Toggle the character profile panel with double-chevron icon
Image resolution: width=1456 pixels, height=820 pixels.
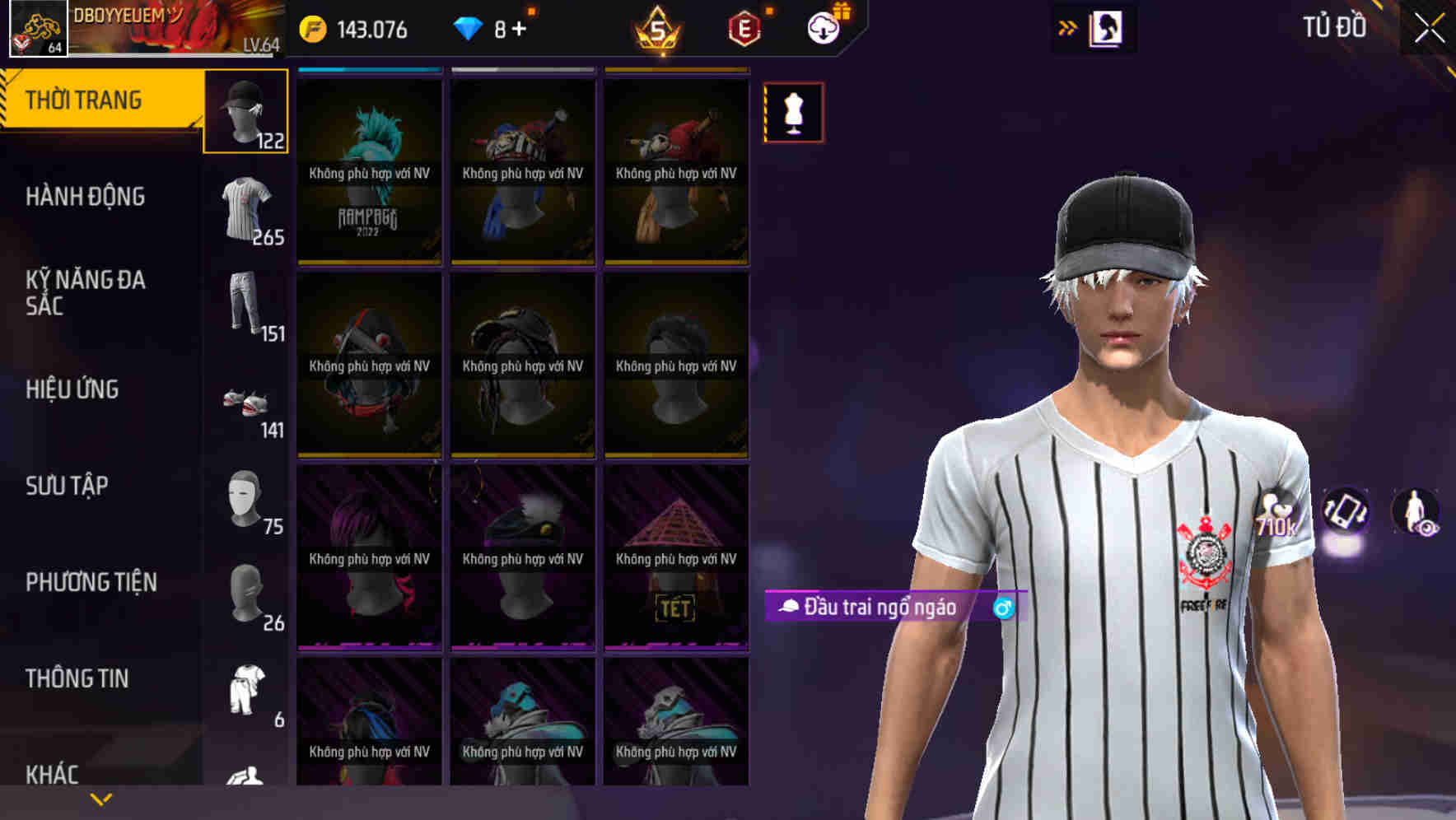click(x=1068, y=27)
